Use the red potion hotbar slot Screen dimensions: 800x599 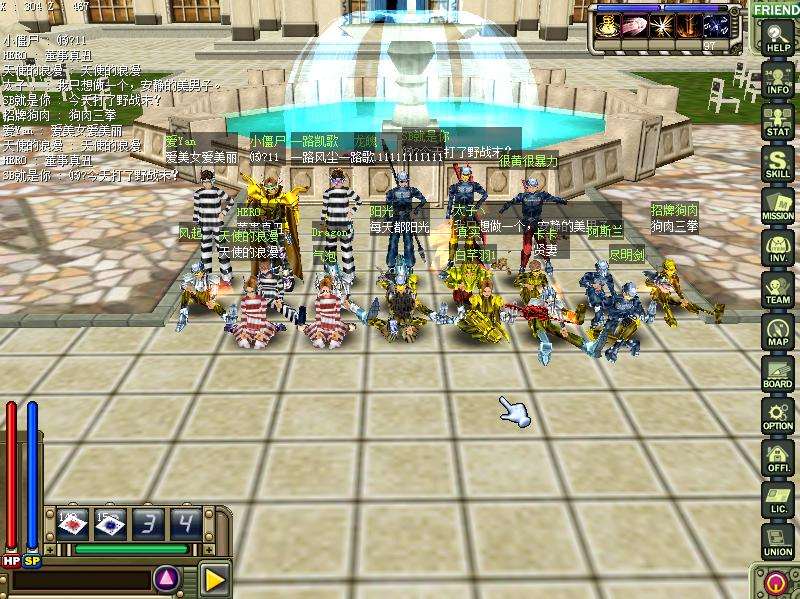click(x=72, y=523)
